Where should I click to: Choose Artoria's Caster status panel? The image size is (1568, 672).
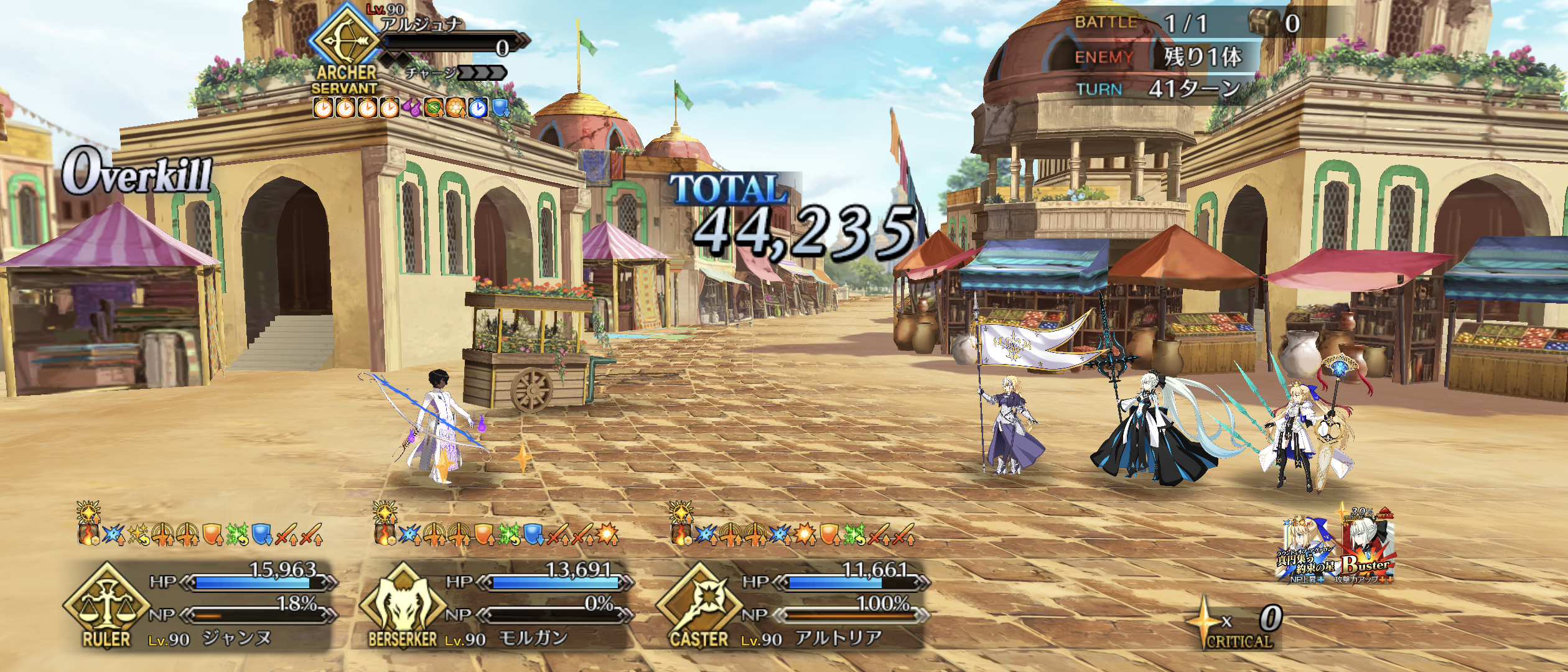click(x=791, y=604)
